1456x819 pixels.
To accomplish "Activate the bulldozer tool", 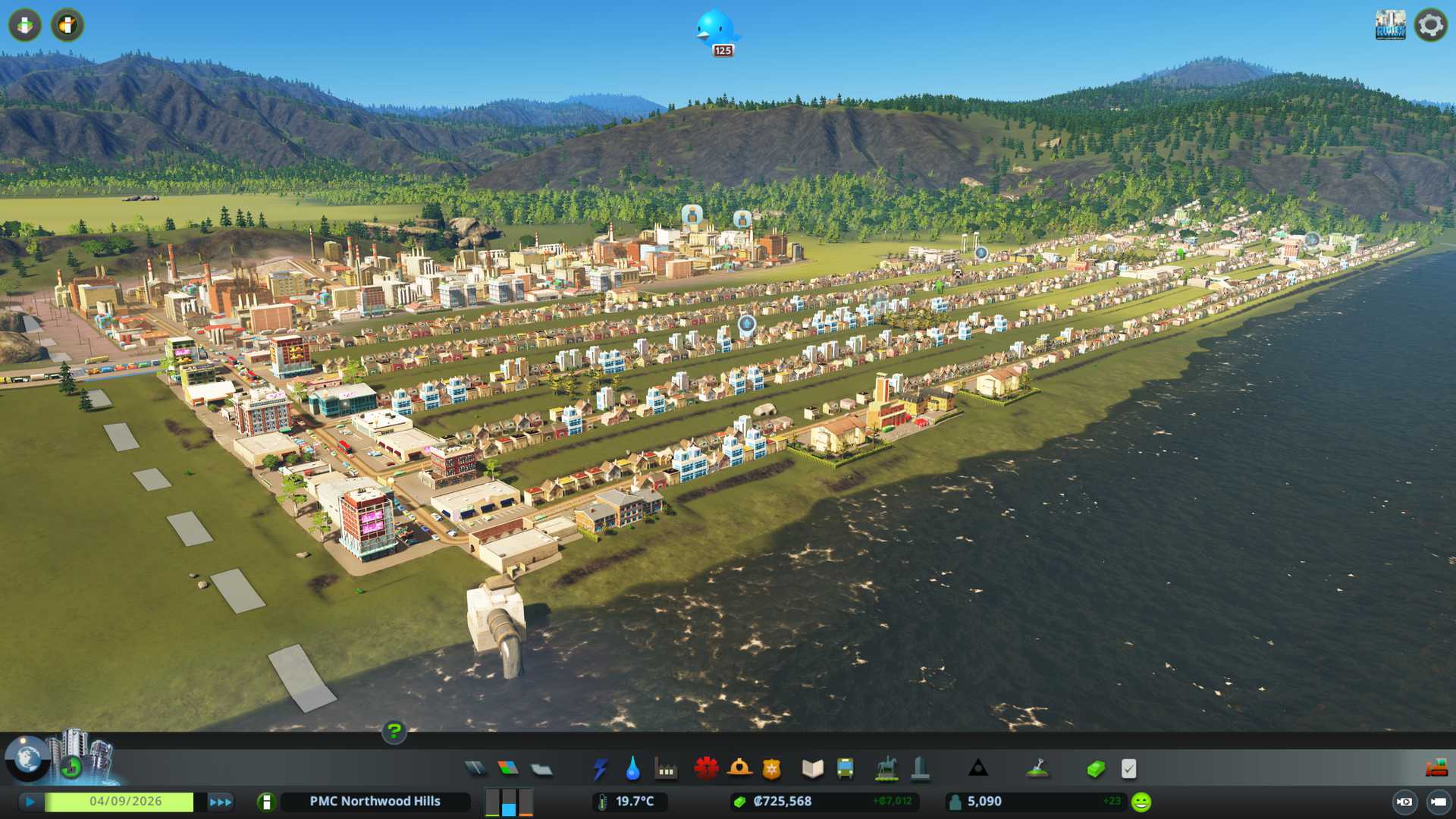I will coord(1436,769).
